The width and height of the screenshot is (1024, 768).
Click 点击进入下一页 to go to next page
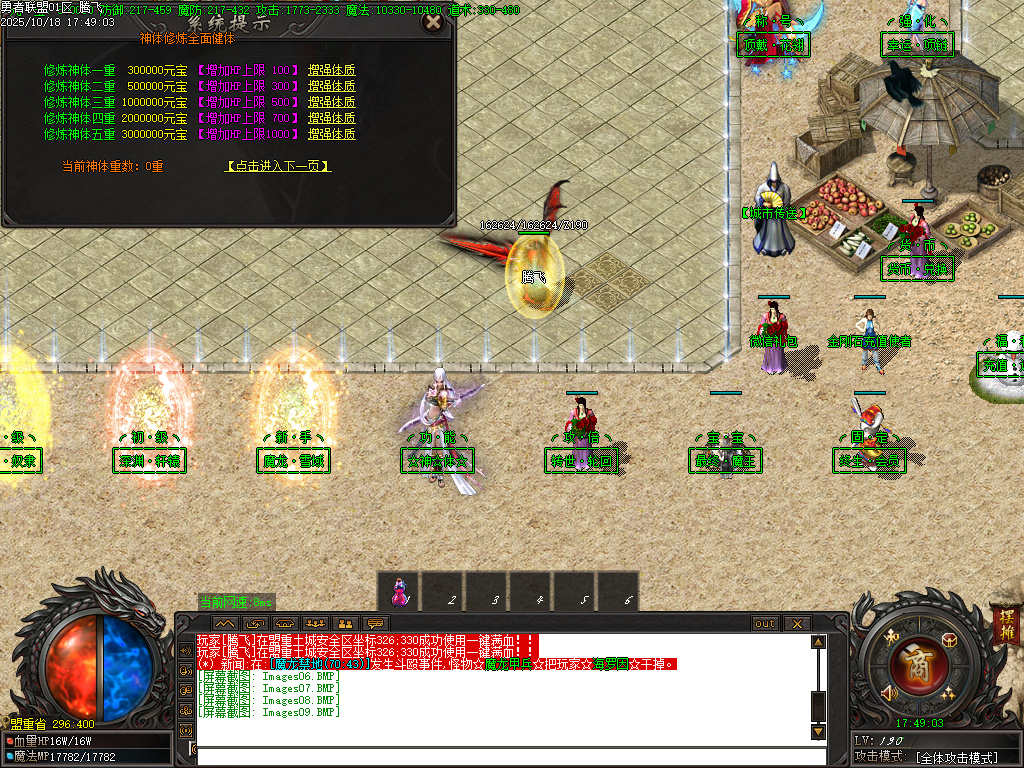(278, 167)
